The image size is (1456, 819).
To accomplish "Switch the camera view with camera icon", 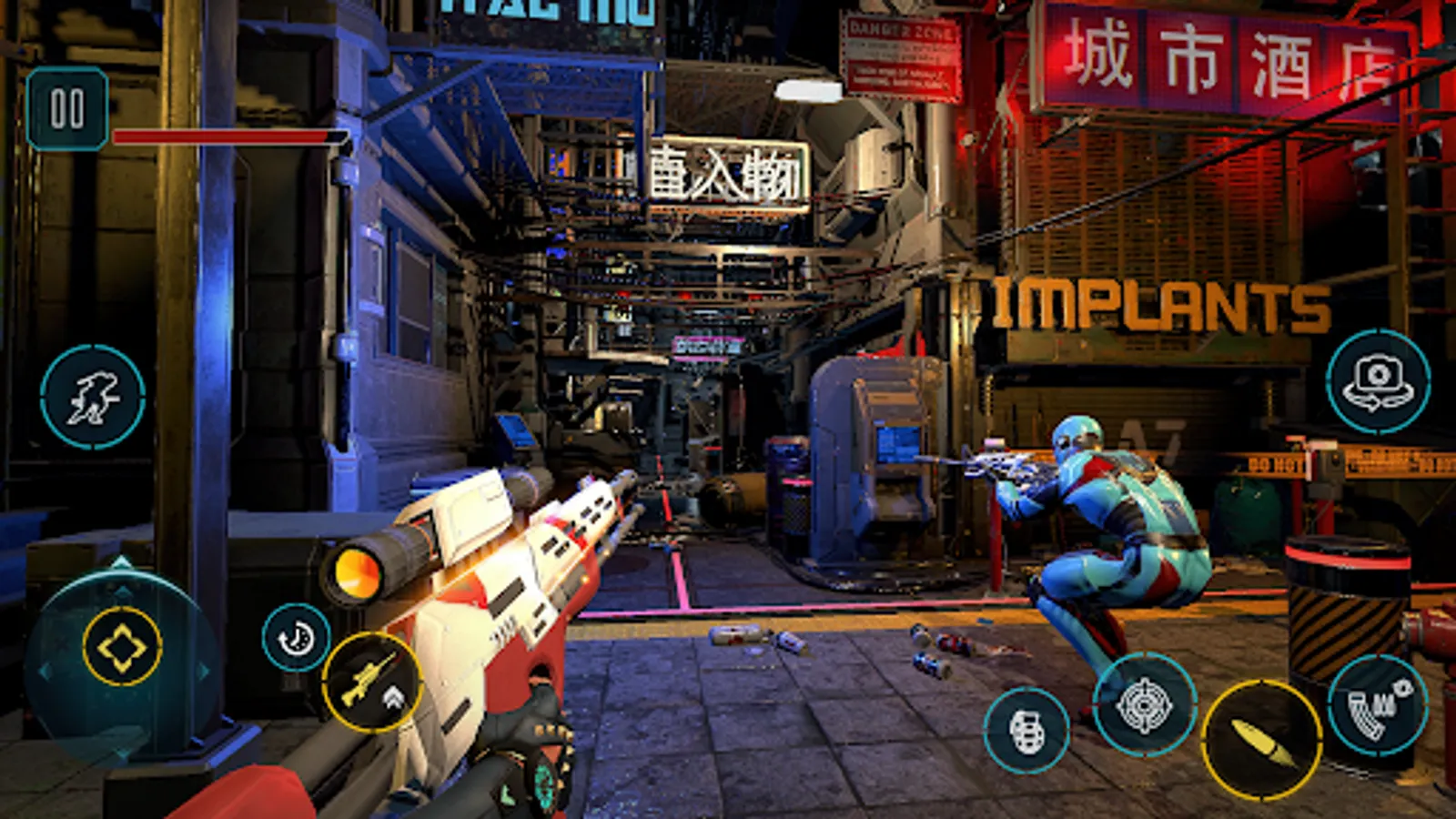I will (x=1378, y=381).
